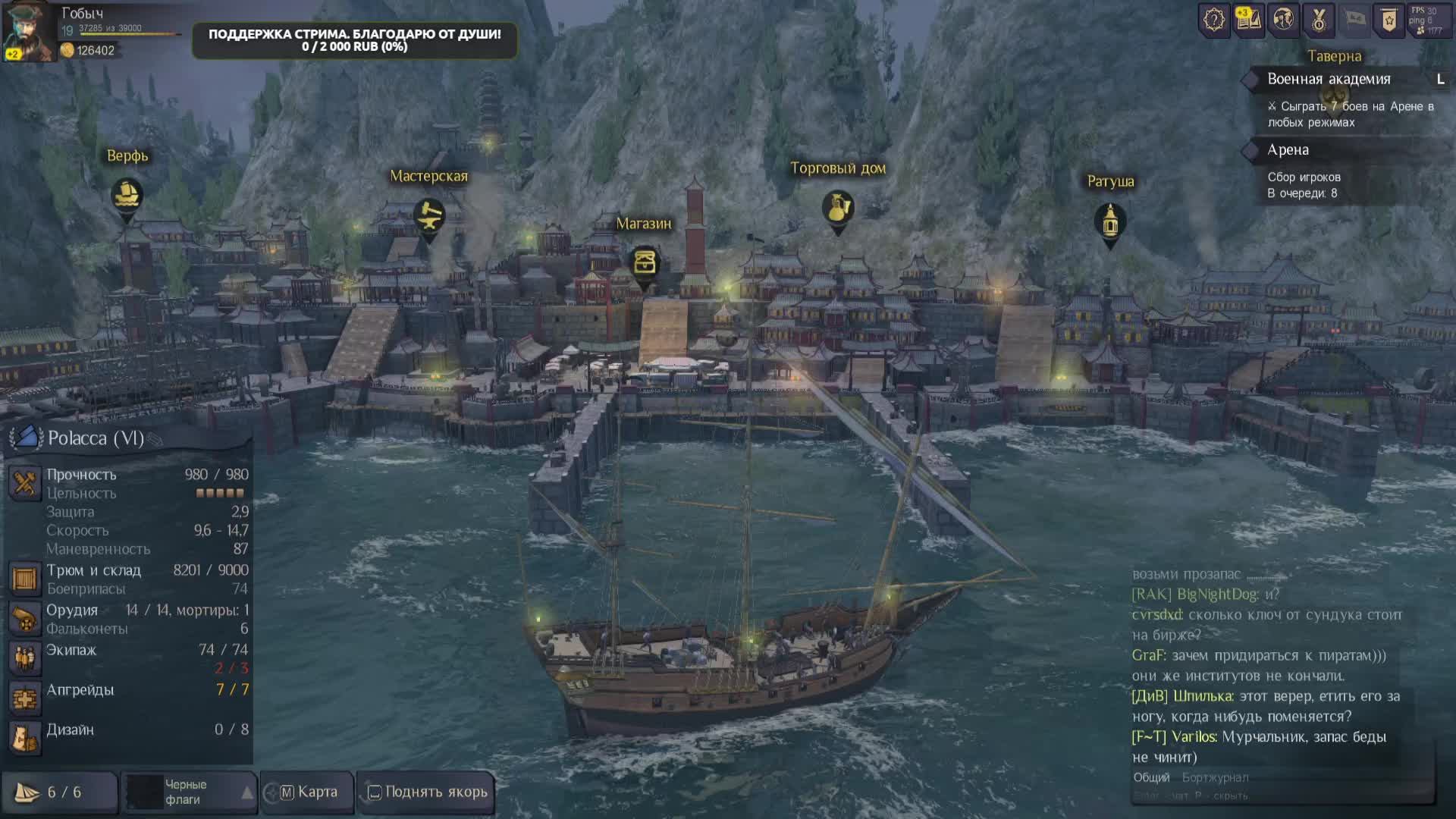Select the Арена queue entry
Viewport: 1456px width, 819px height.
(1288, 150)
